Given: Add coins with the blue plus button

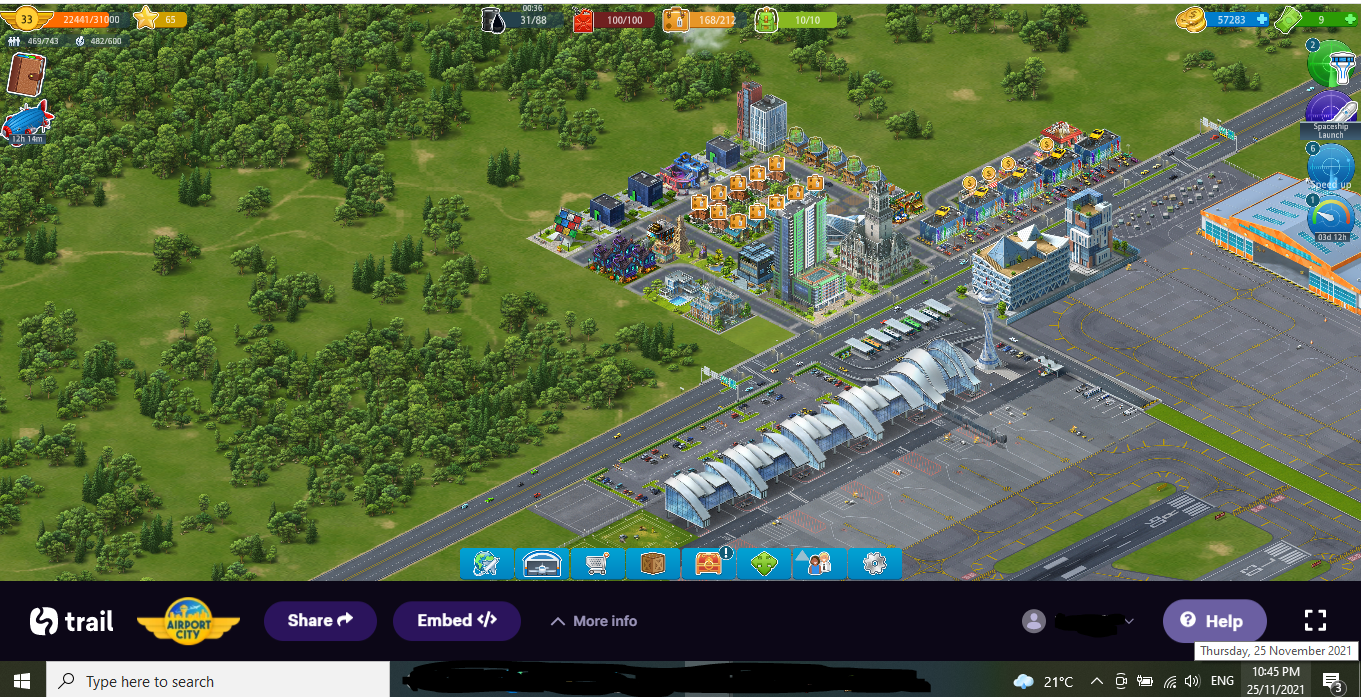Looking at the screenshot, I should coord(1262,19).
